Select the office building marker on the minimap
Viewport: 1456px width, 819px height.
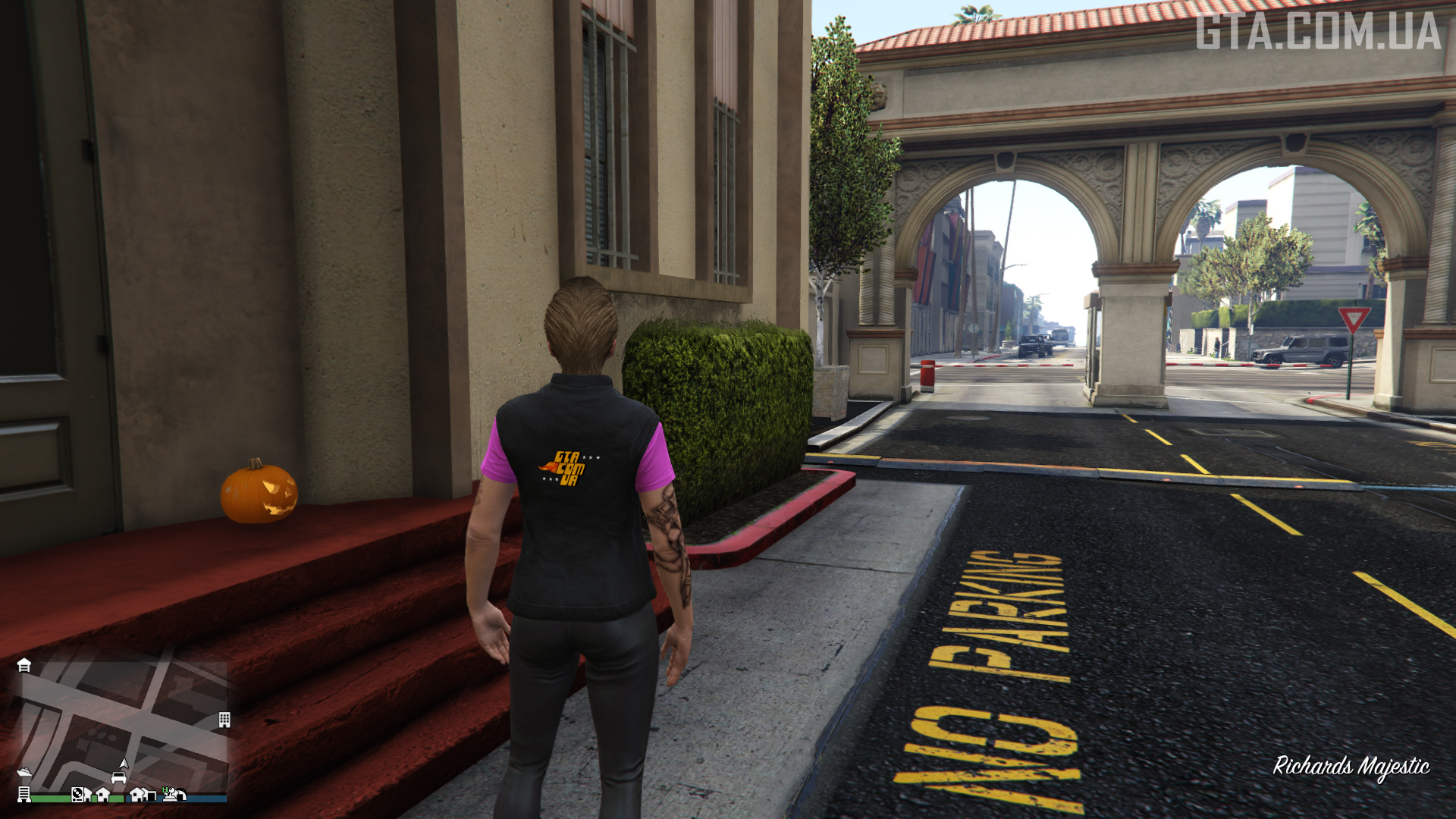(224, 720)
